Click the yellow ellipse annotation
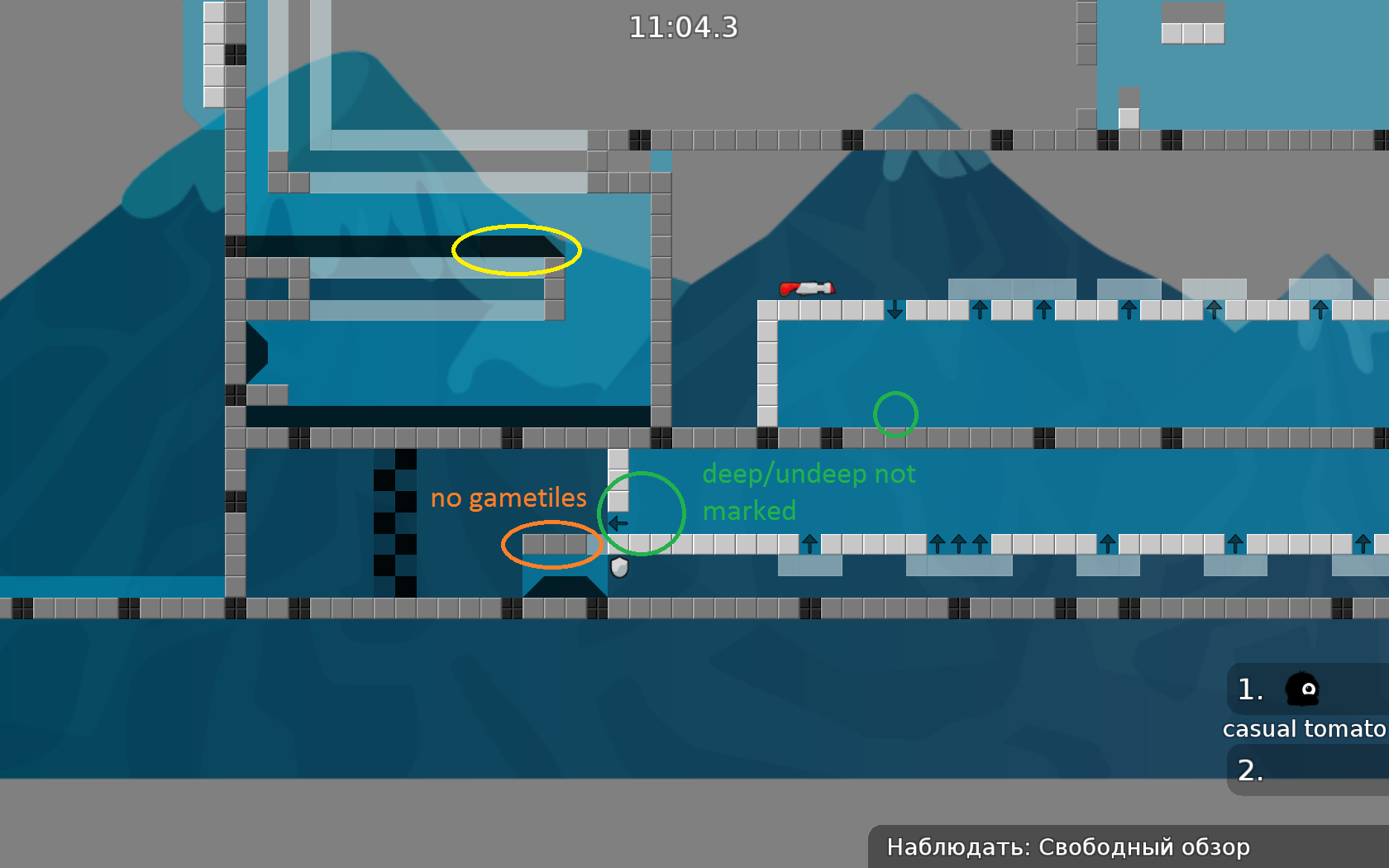Image resolution: width=1389 pixels, height=868 pixels. (x=516, y=249)
